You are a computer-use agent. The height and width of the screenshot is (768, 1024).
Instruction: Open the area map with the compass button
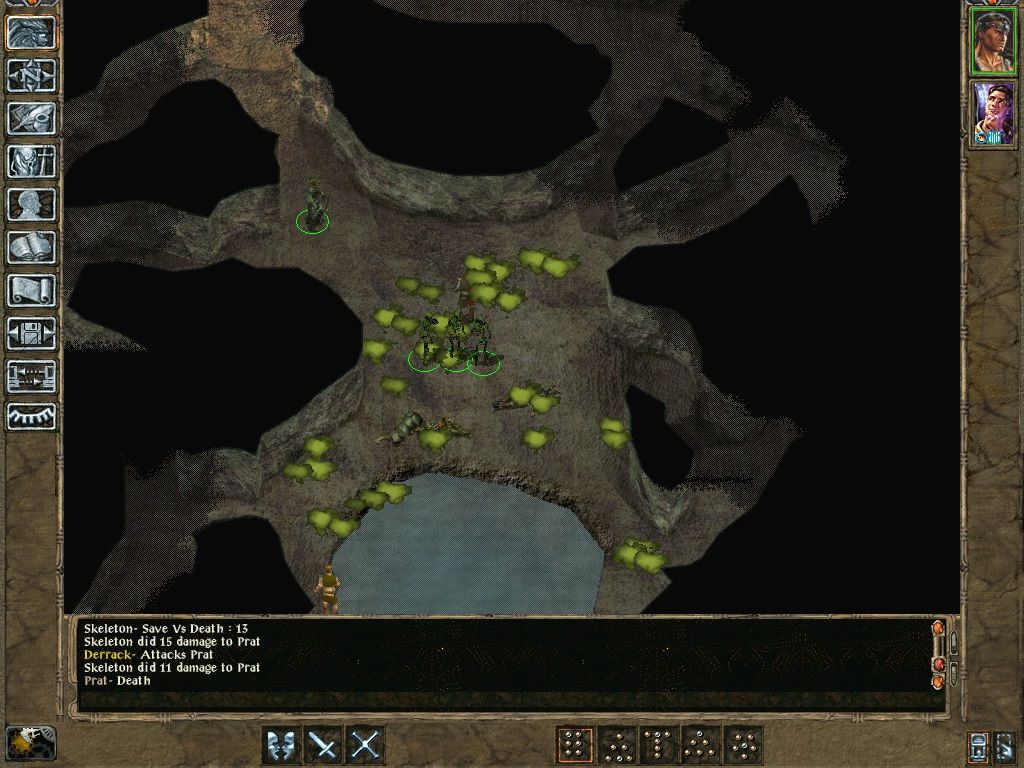pyautogui.click(x=32, y=75)
